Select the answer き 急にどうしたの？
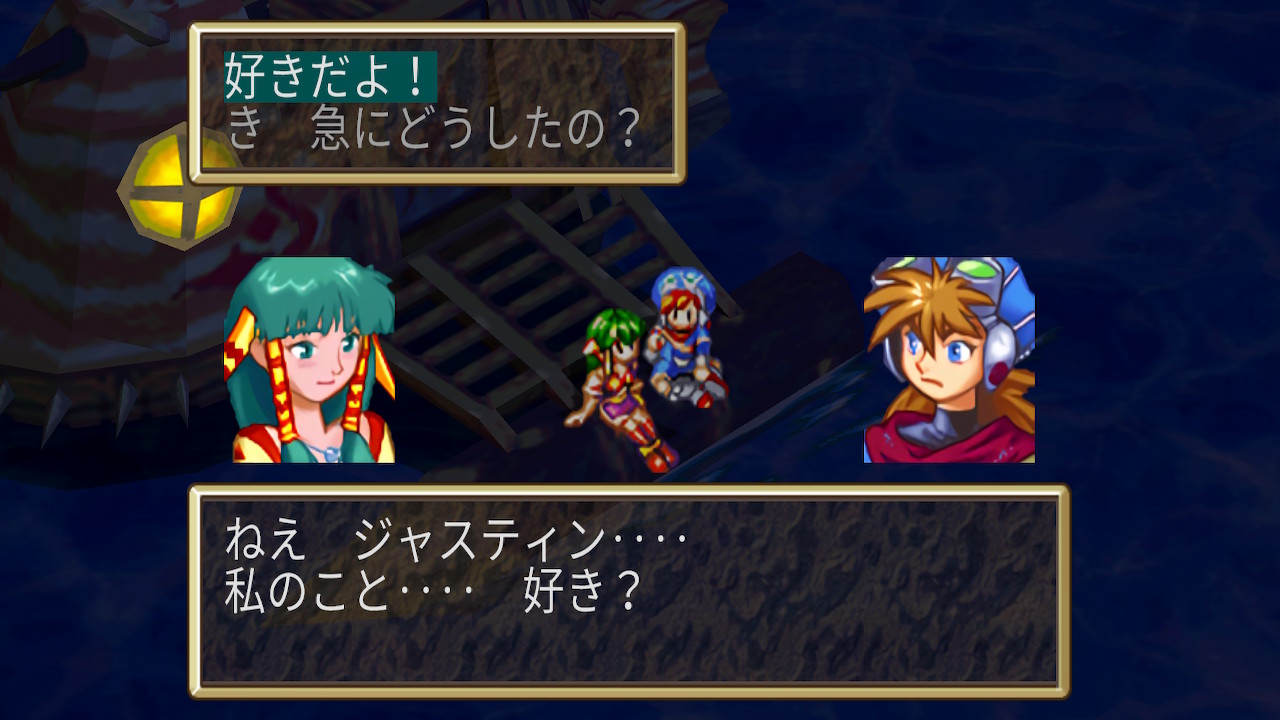Screen dimensions: 1280x720 coord(432,129)
